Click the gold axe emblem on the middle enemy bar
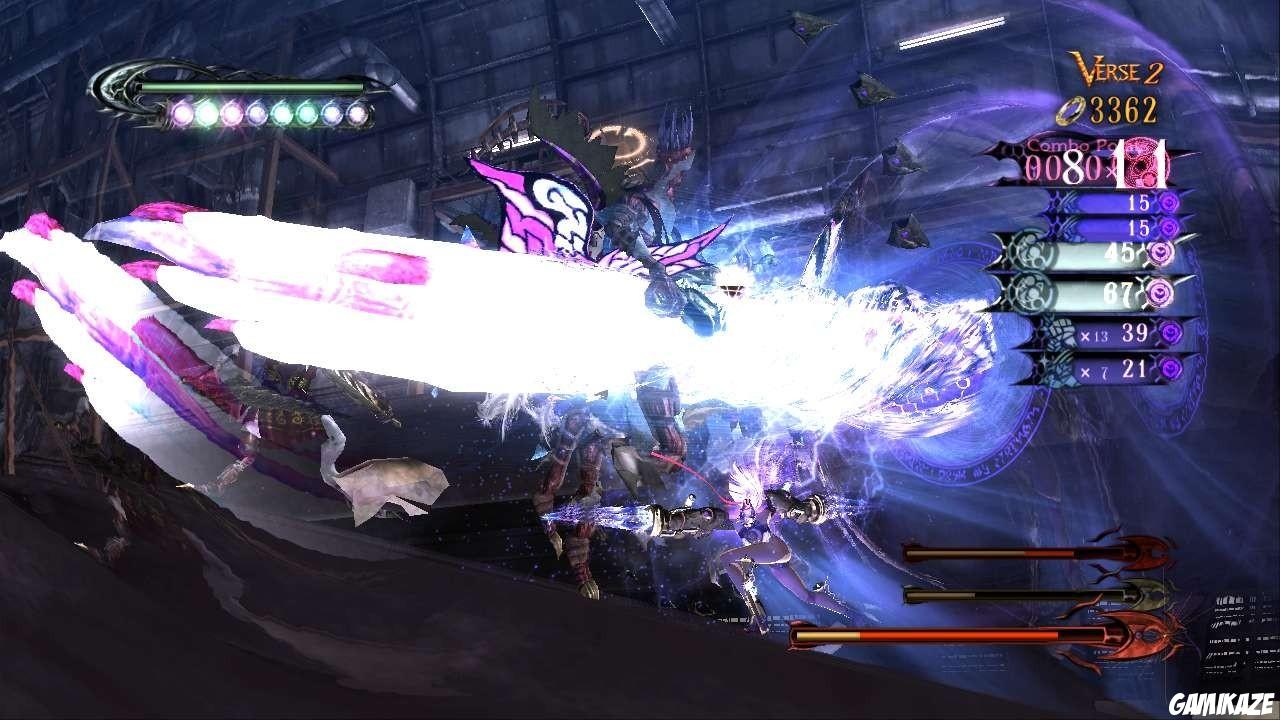Image resolution: width=1280 pixels, height=720 pixels. (1149, 594)
